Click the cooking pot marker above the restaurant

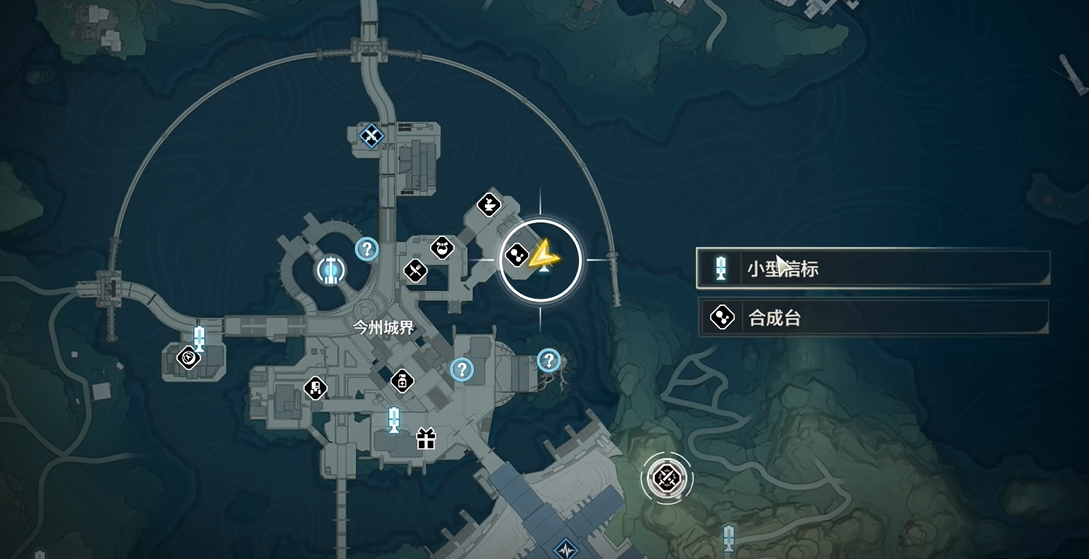[x=442, y=246]
